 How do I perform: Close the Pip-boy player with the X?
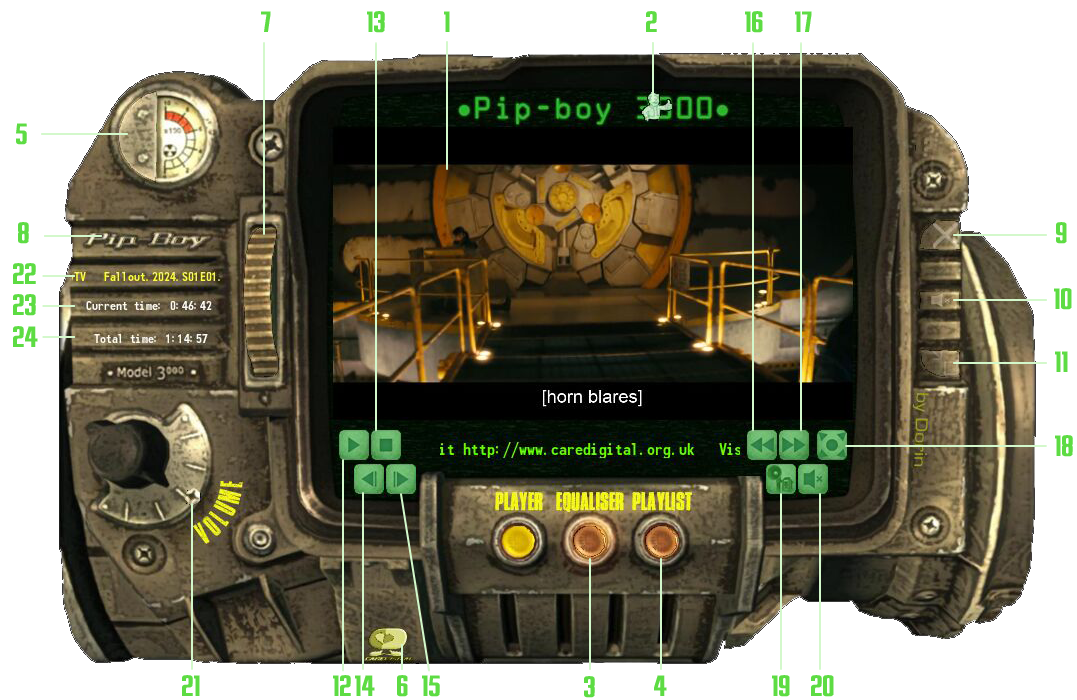[942, 237]
